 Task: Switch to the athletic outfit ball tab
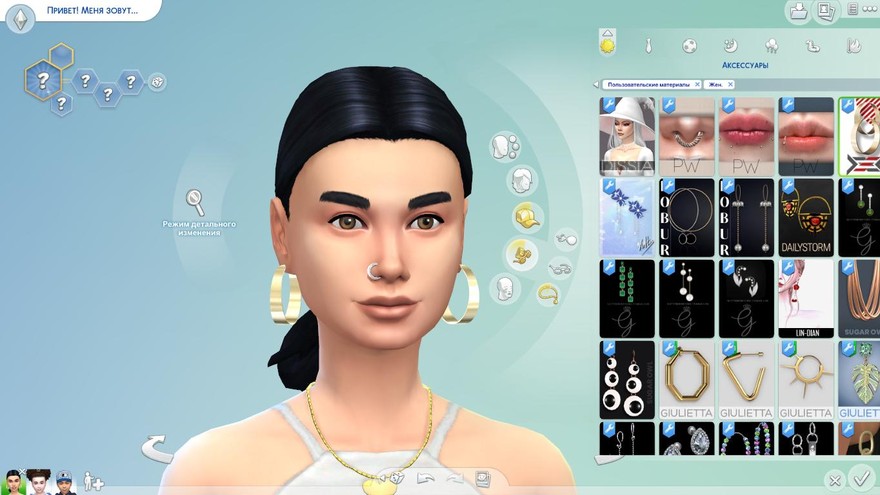tap(689, 45)
